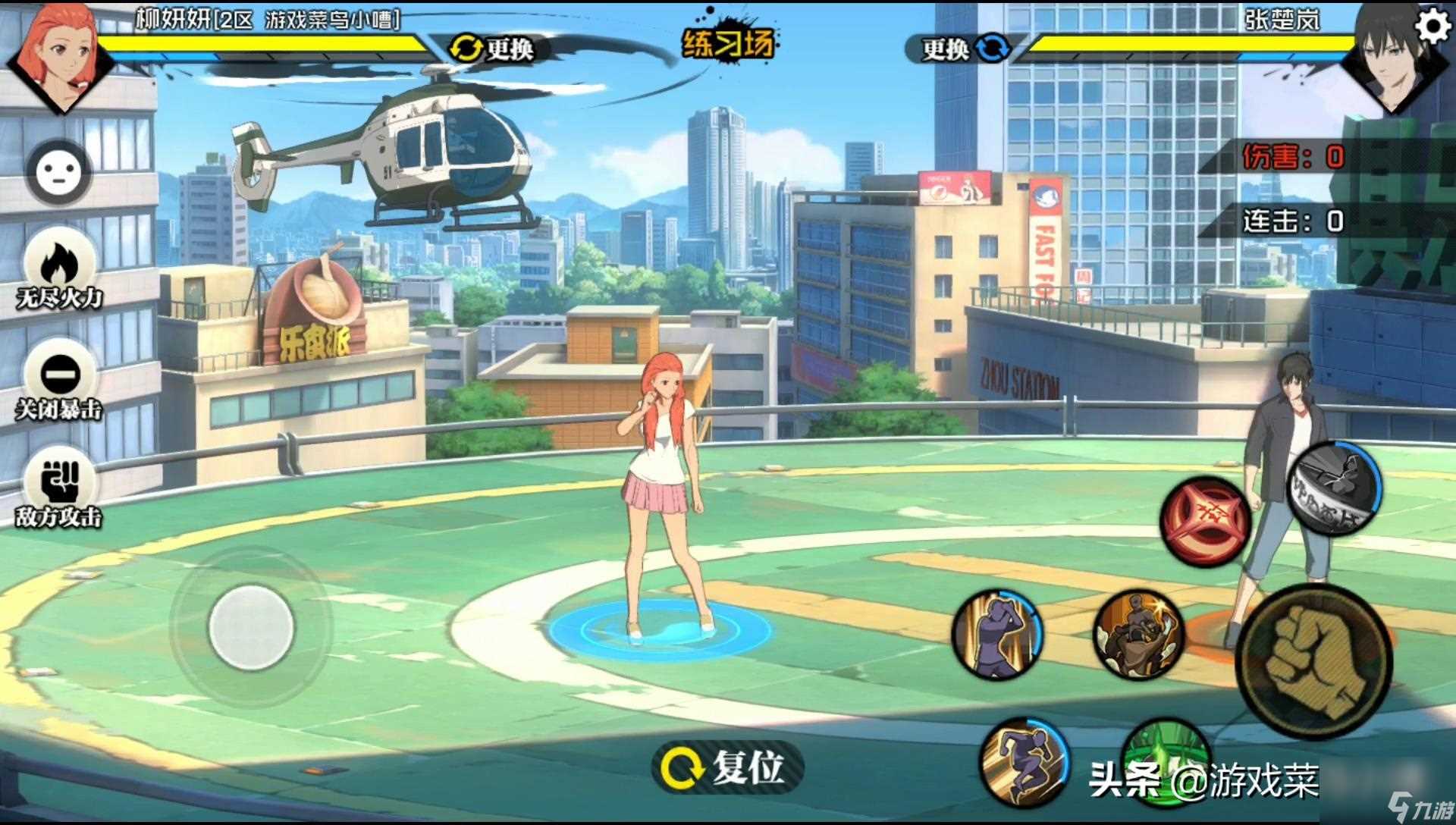
Task: Use the grey slash ultimate skill
Action: point(1334,488)
